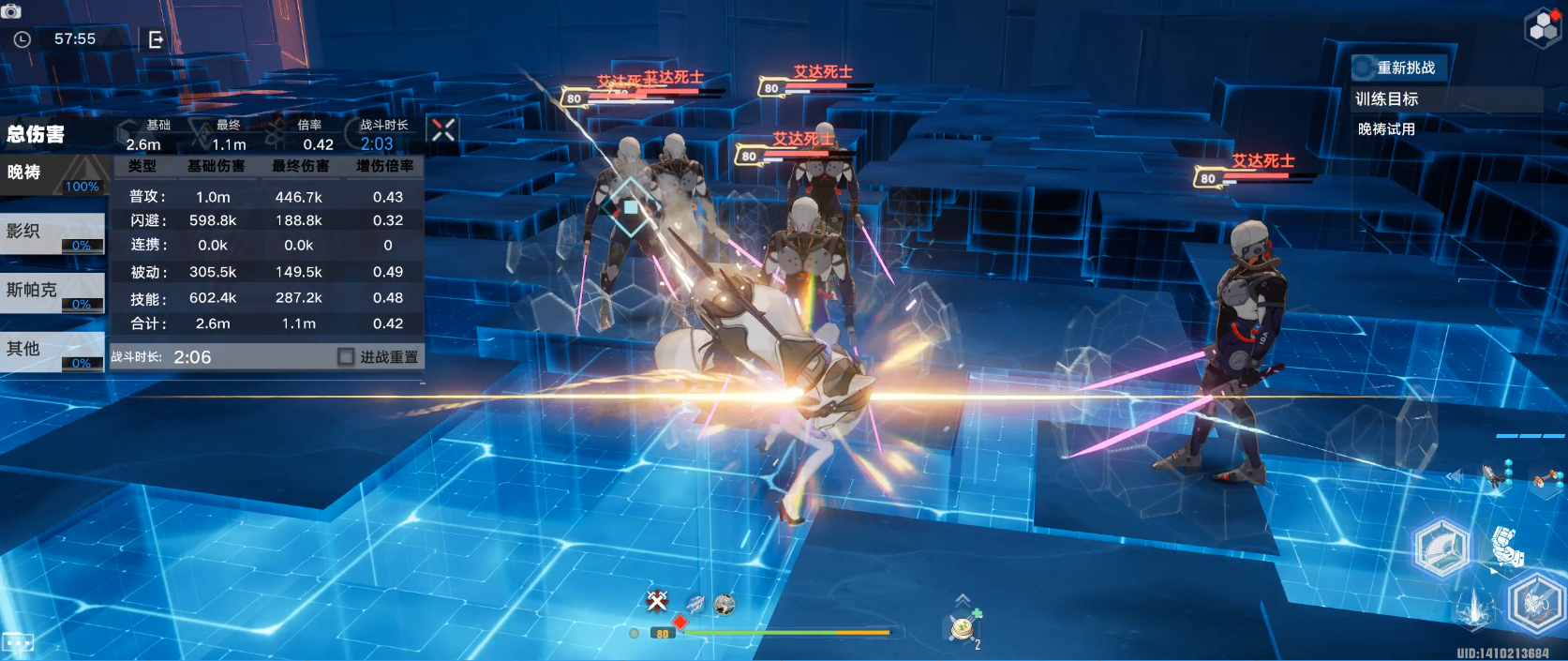Trigger the mech fist attack button
This screenshot has height=661, width=1568.
[1507, 546]
